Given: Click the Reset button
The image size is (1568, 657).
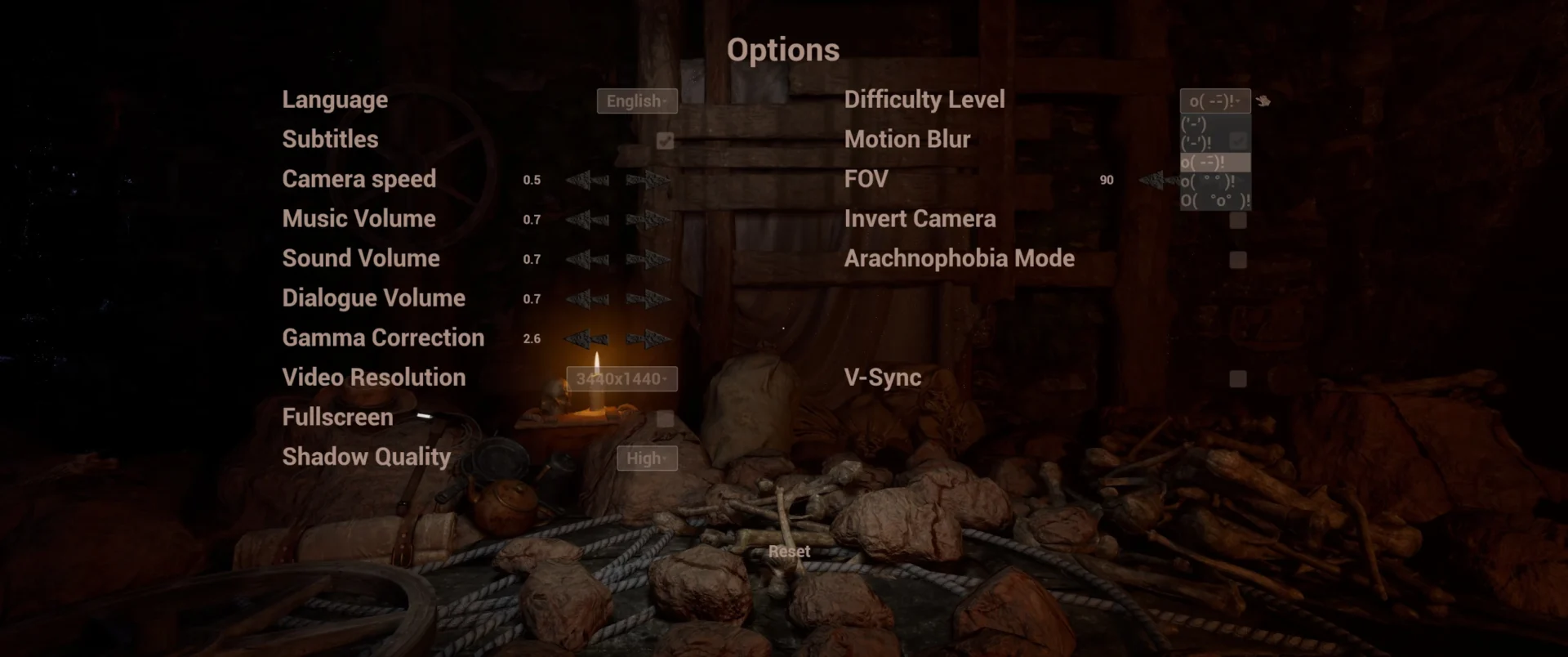Looking at the screenshot, I should point(789,552).
